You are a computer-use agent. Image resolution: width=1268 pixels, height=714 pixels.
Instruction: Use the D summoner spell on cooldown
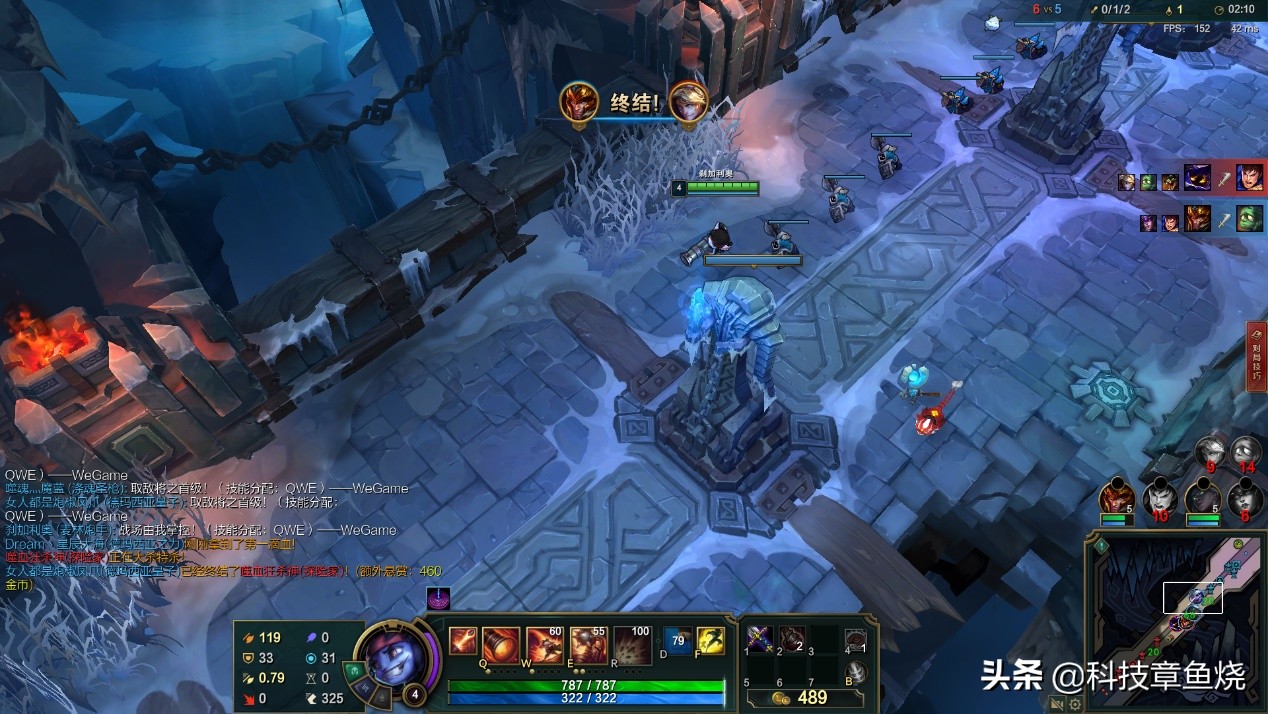[678, 641]
